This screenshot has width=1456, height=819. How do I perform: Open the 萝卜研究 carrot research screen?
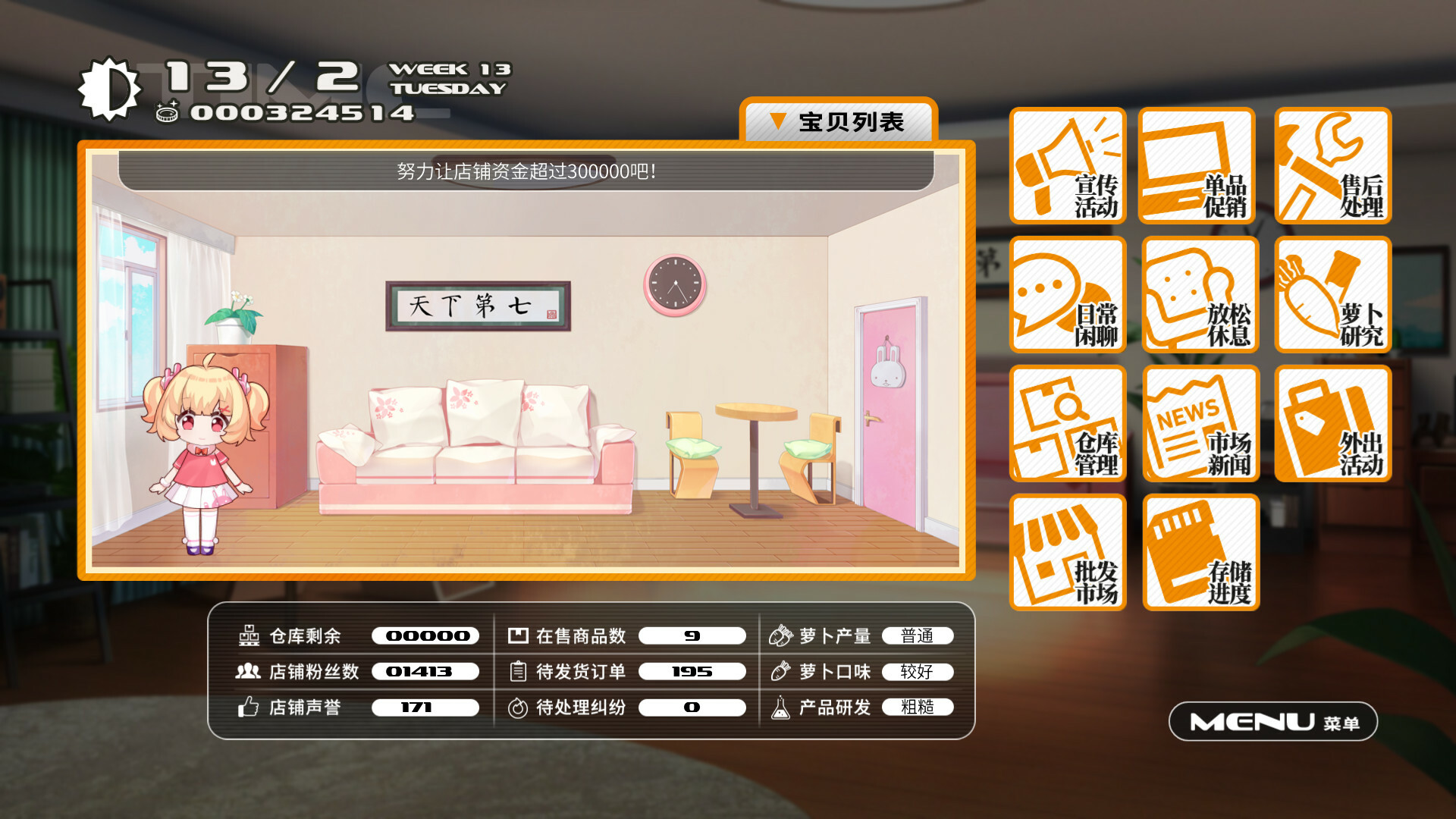1332,295
